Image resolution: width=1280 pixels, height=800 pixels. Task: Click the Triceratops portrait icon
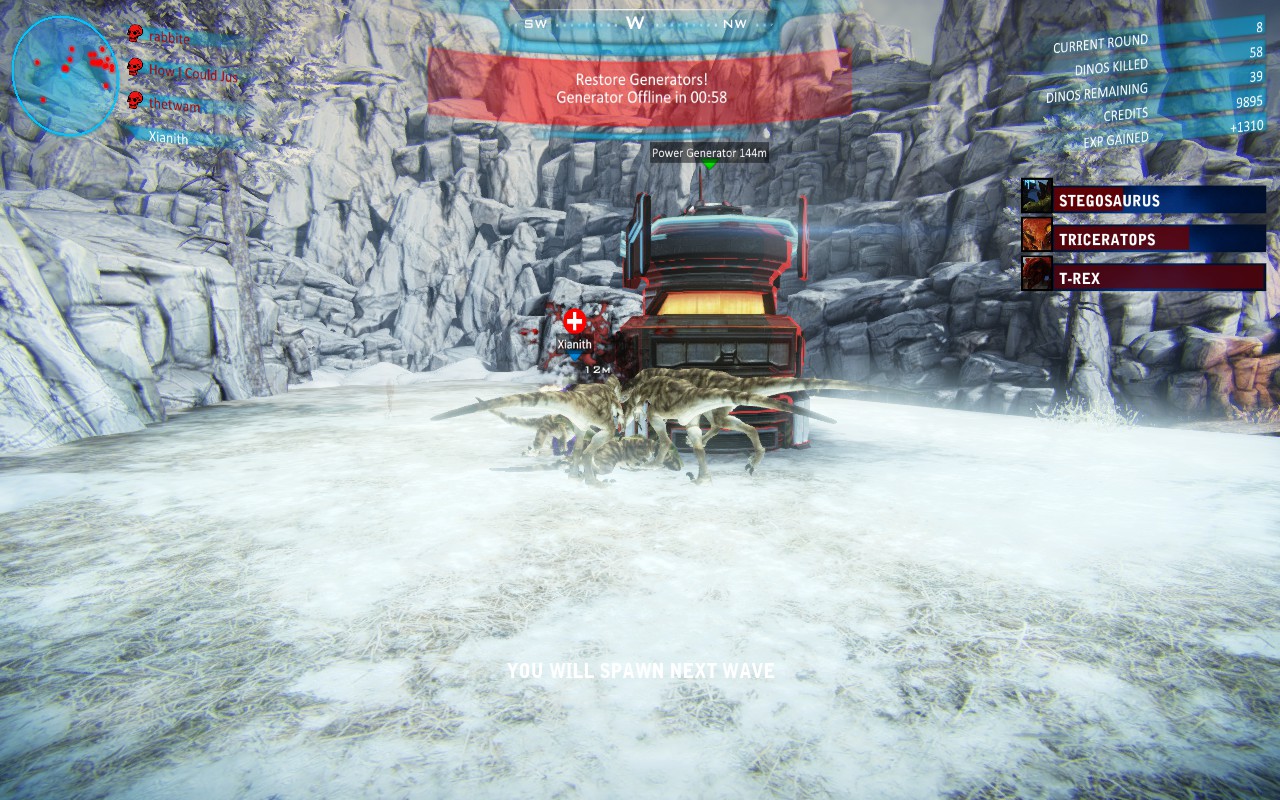(1037, 235)
